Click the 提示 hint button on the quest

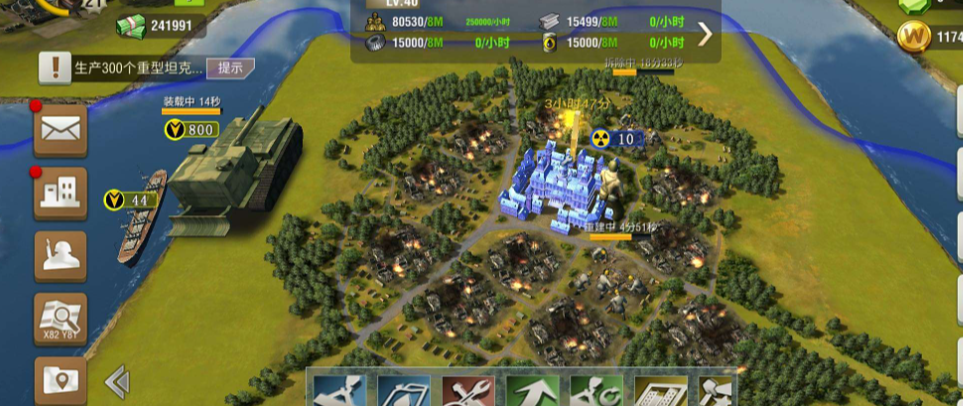pos(230,68)
